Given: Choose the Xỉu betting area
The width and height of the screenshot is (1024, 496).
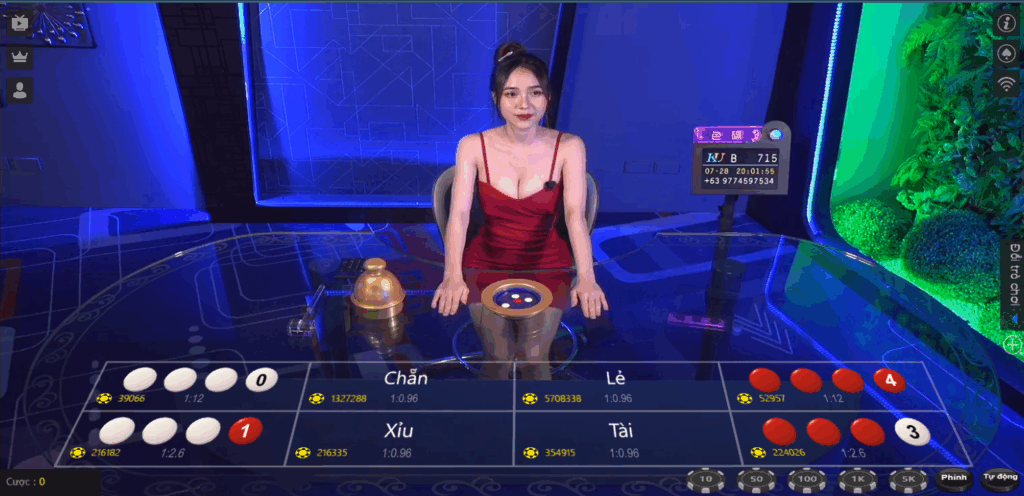Looking at the screenshot, I should (400, 440).
